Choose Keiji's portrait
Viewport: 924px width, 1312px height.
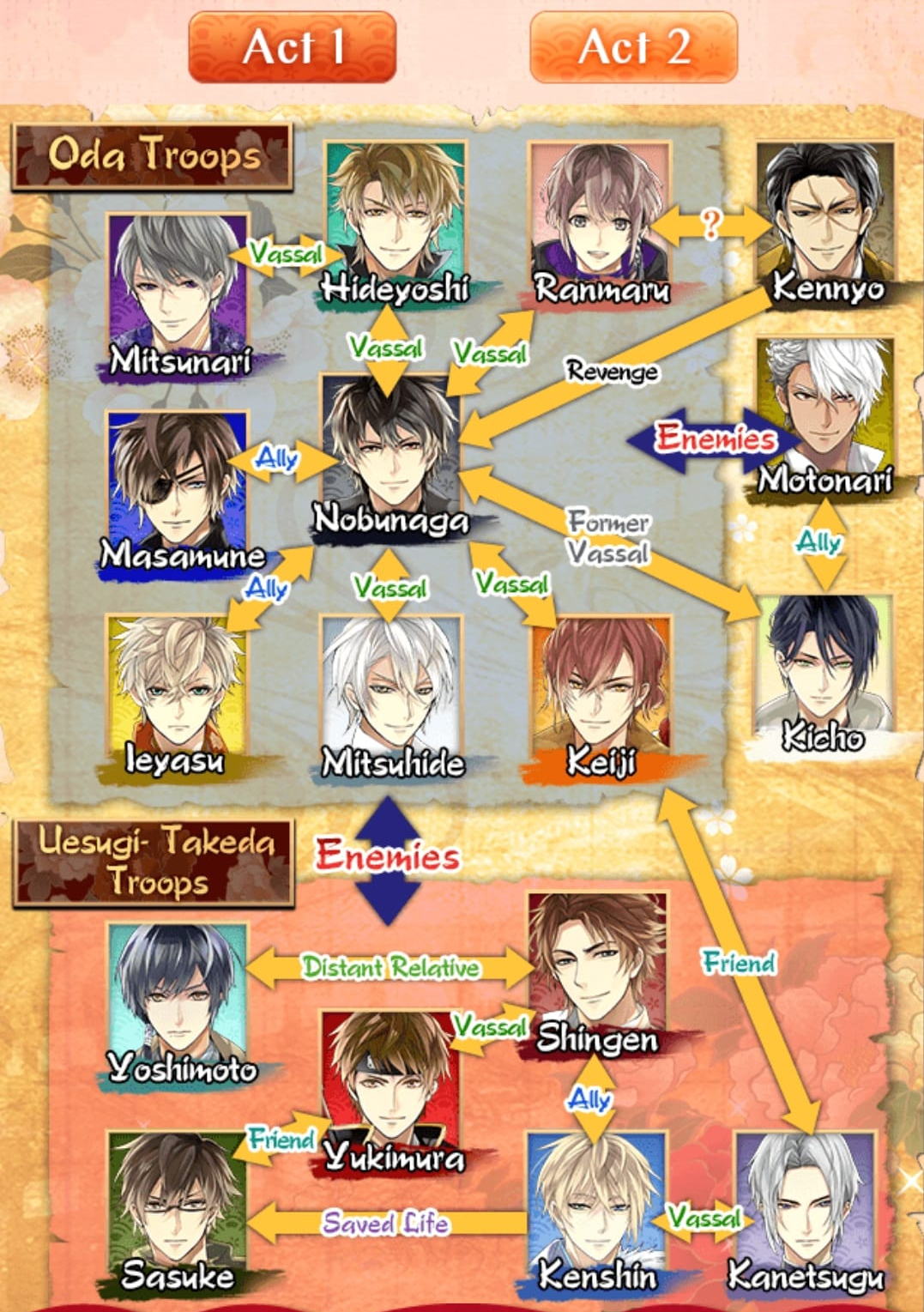coord(601,686)
